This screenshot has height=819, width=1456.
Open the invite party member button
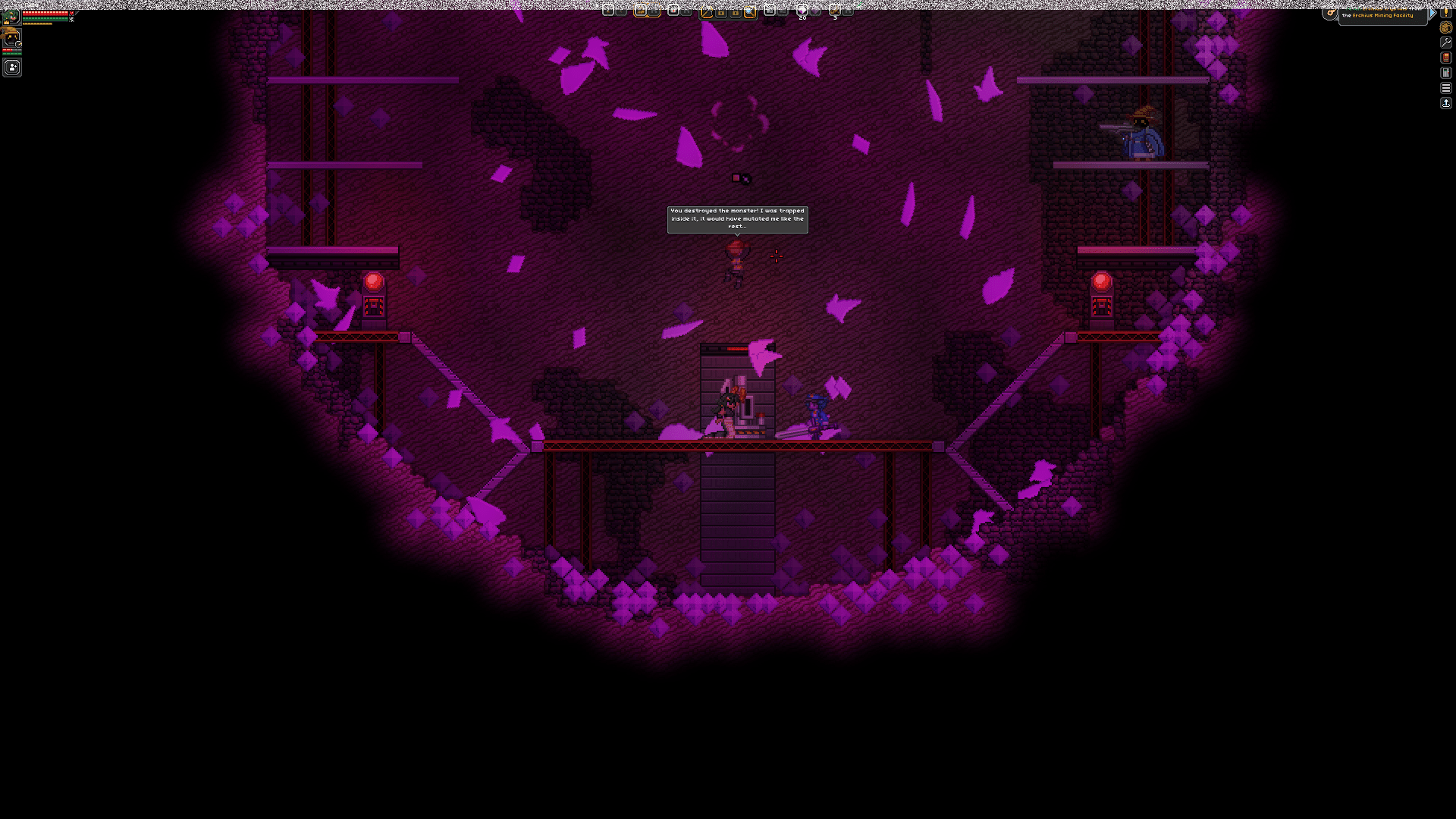click(12, 67)
